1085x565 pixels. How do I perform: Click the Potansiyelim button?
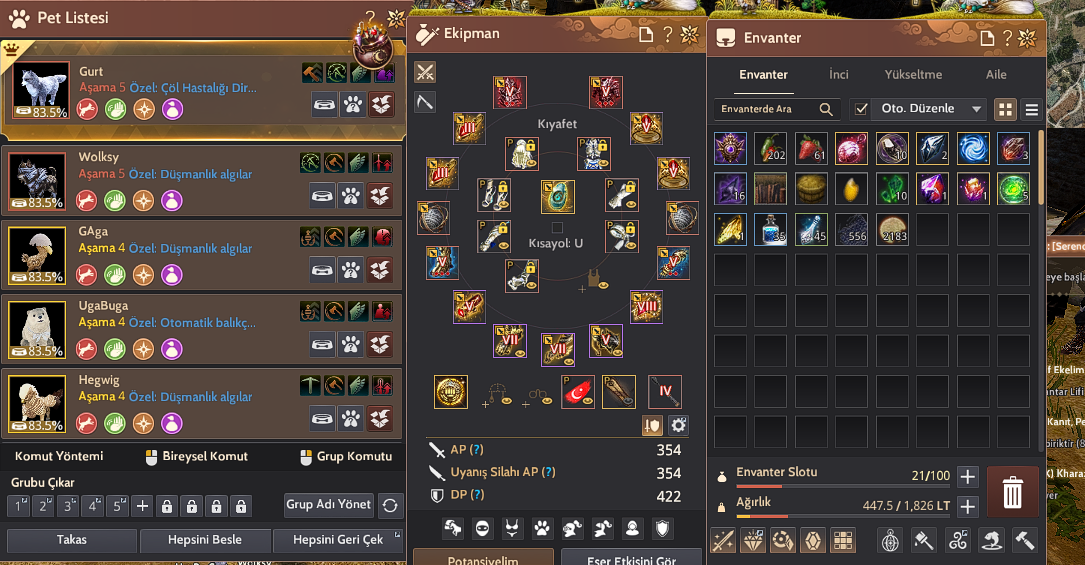tap(482, 558)
